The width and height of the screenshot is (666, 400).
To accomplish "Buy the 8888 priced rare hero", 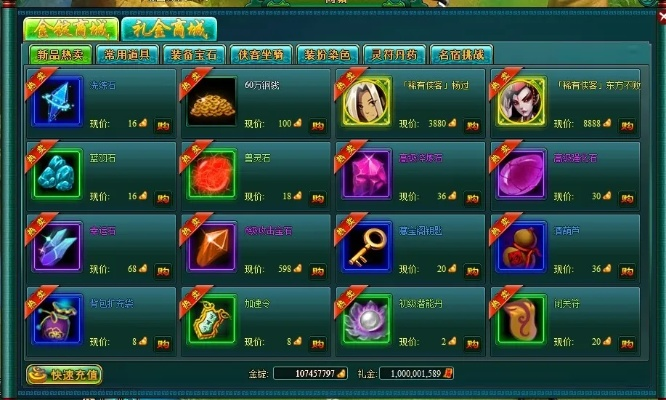I will point(626,125).
